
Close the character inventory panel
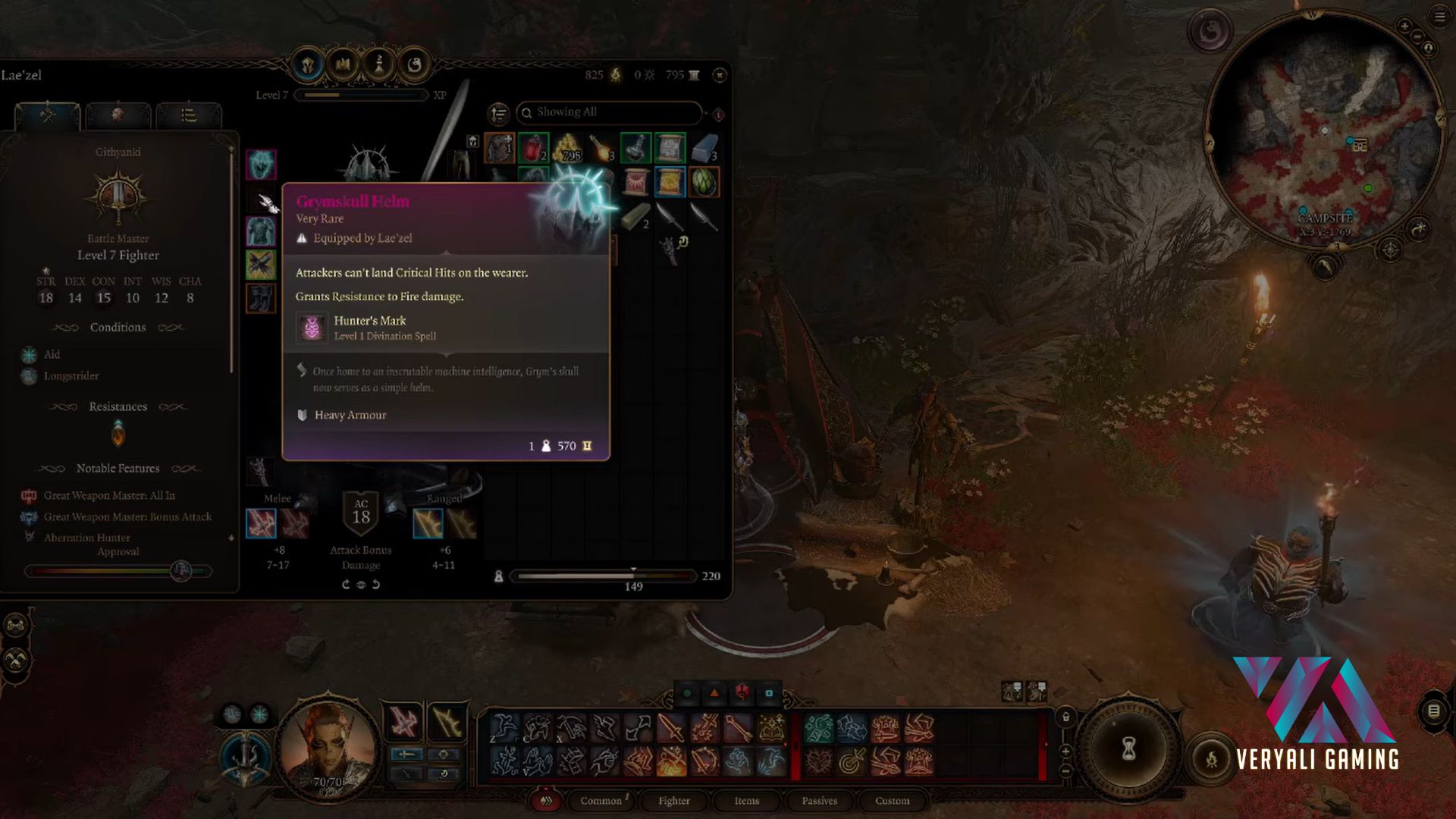tap(720, 75)
